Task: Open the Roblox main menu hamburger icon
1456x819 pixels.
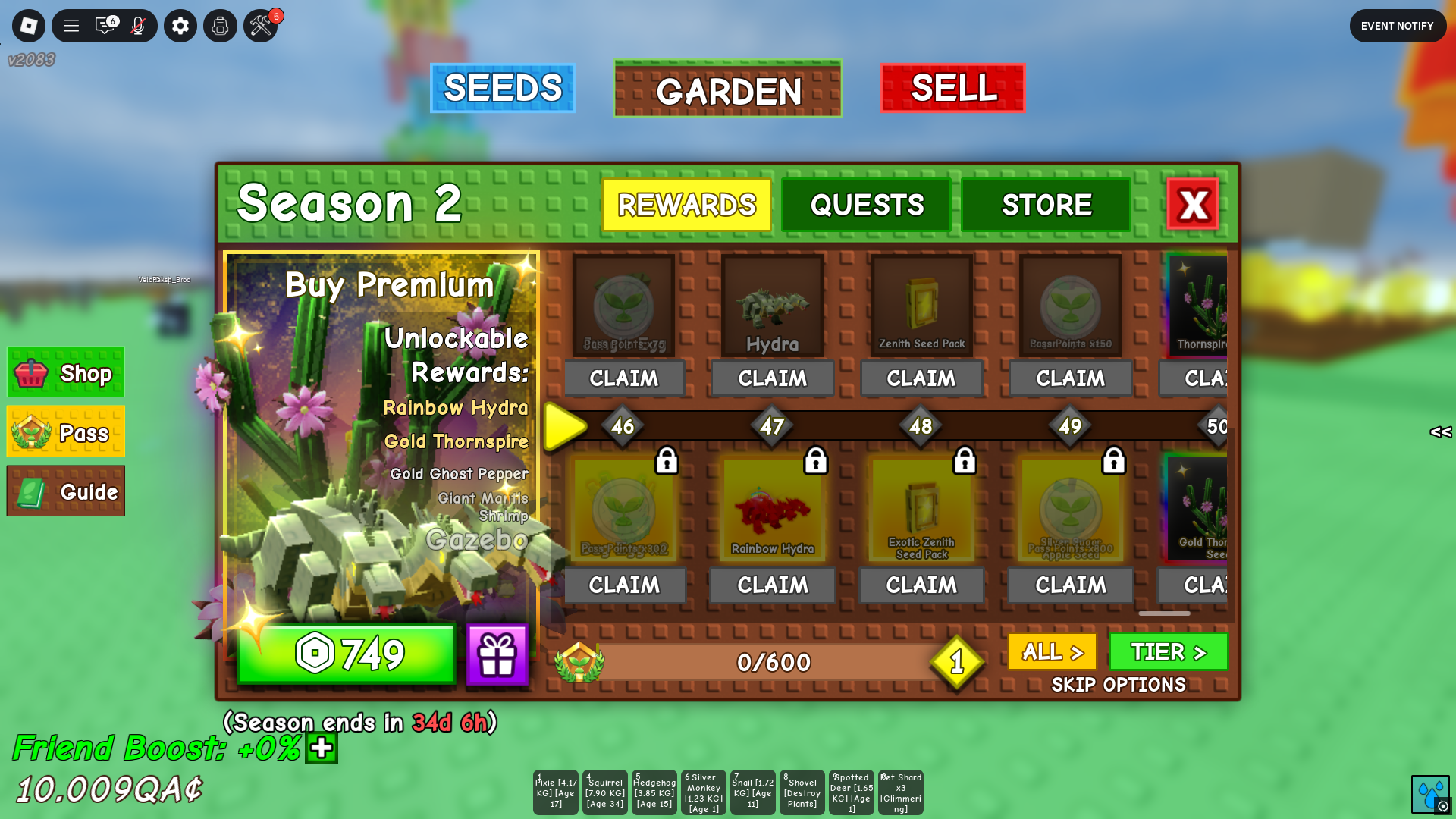Action: [71, 25]
